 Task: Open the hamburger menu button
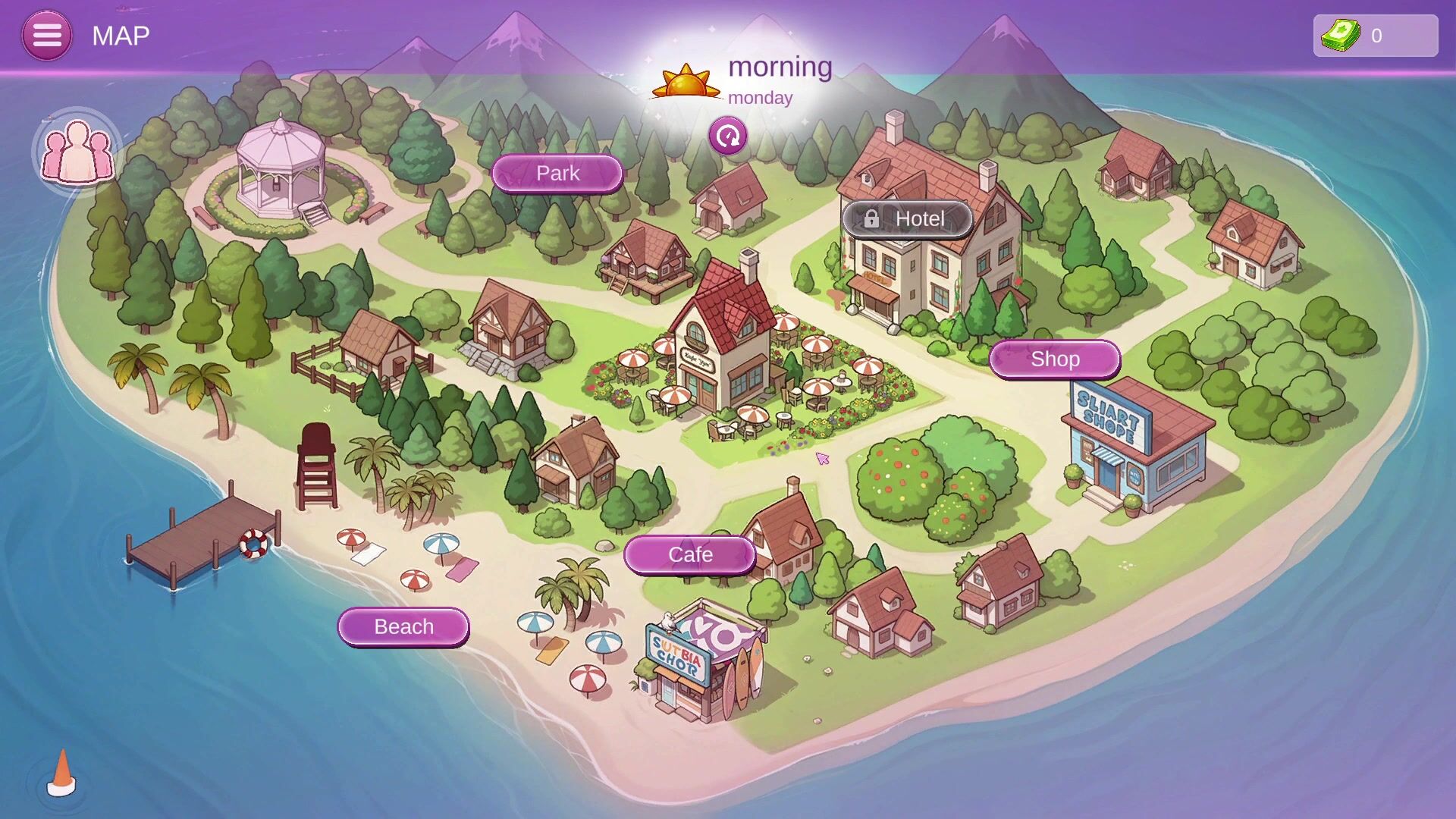47,36
